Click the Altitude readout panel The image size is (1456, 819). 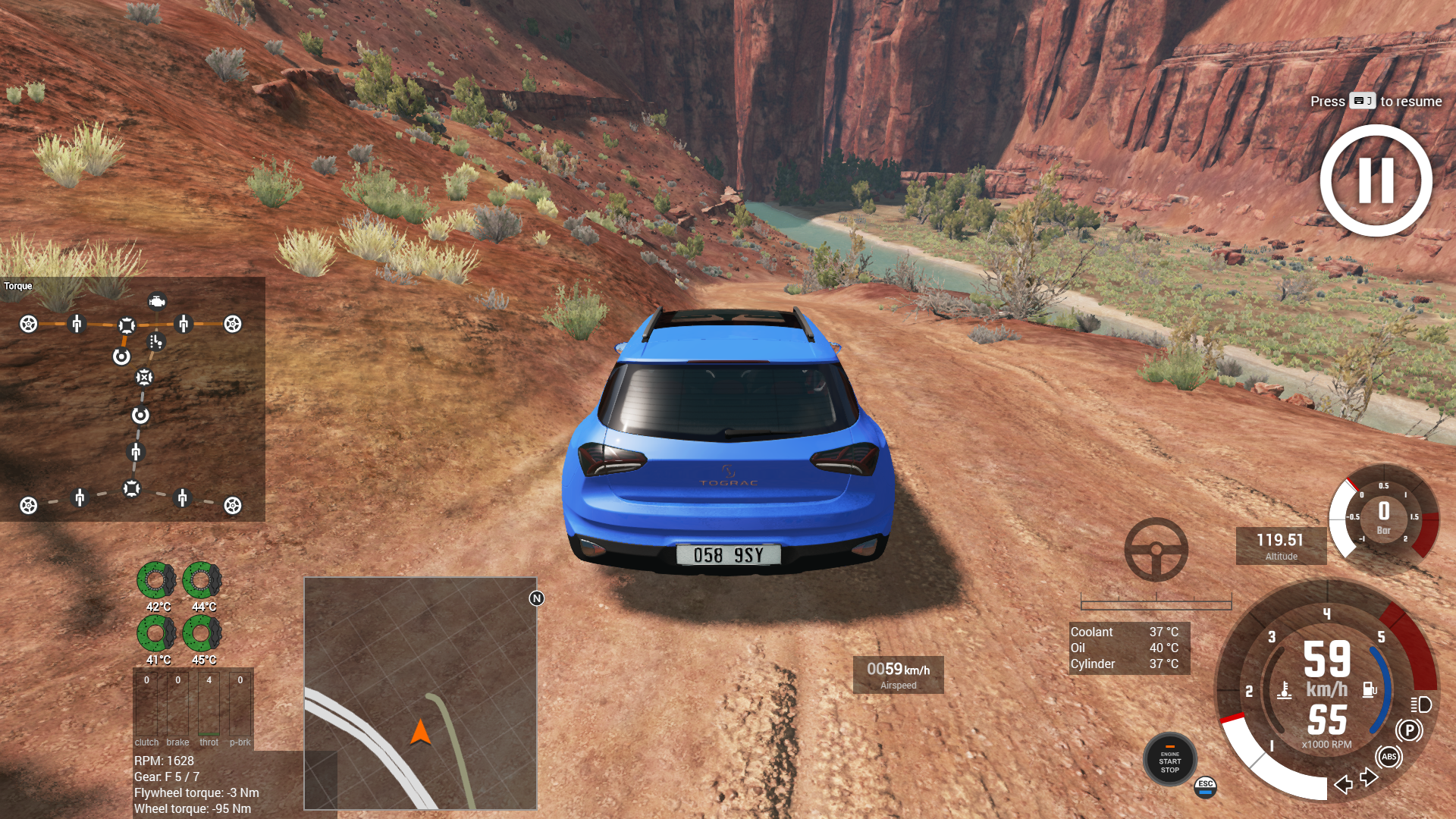click(1281, 546)
